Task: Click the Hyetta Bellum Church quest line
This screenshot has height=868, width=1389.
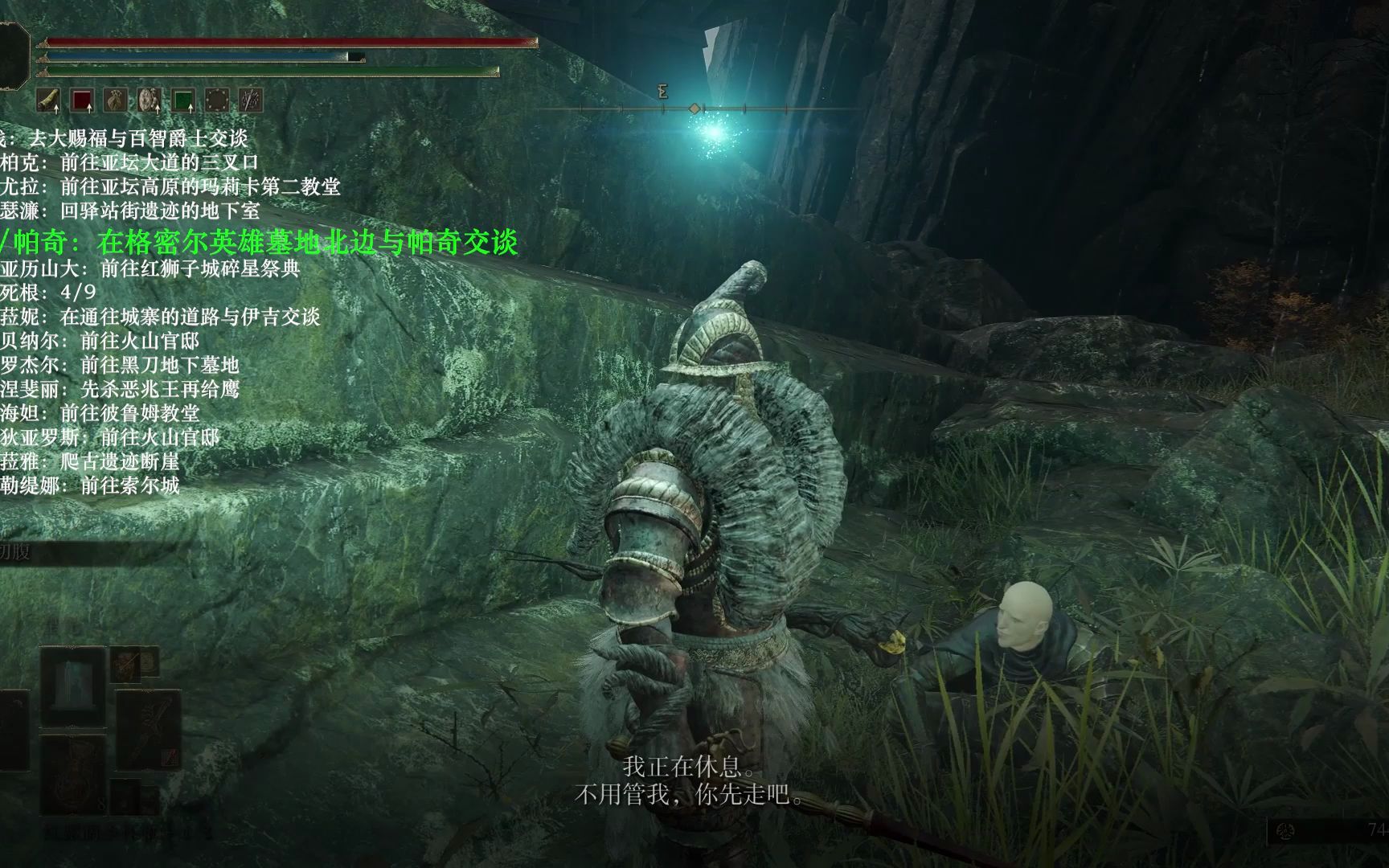Action: 100,413
